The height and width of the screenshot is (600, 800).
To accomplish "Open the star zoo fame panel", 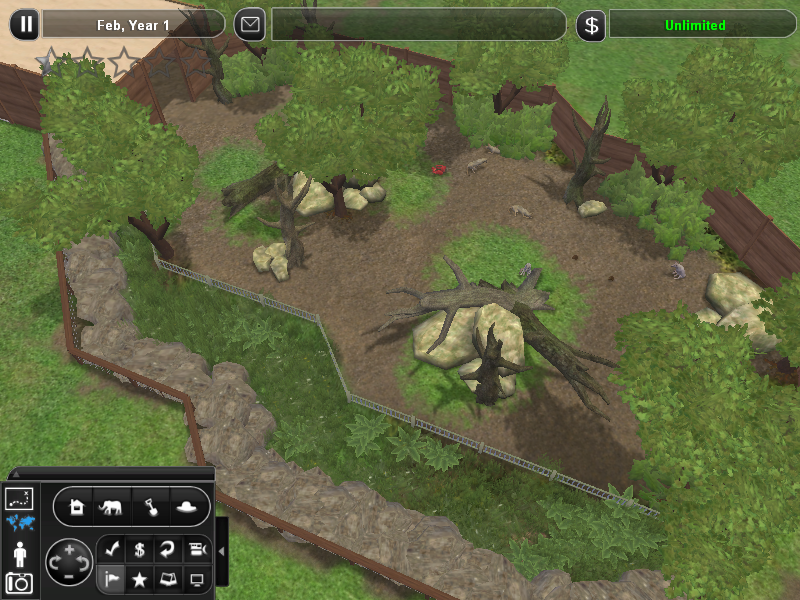I will [140, 579].
